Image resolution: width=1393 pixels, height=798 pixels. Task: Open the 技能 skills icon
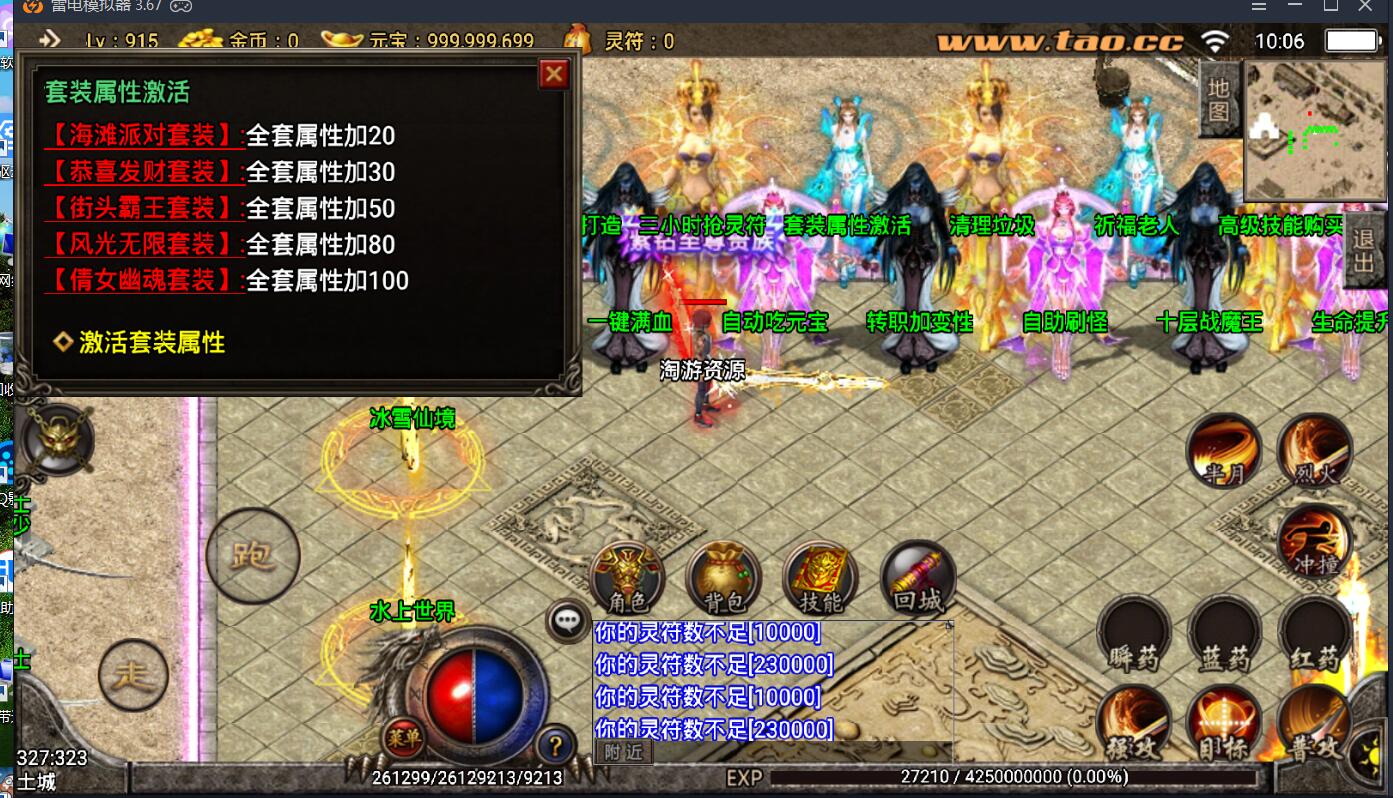(x=818, y=578)
